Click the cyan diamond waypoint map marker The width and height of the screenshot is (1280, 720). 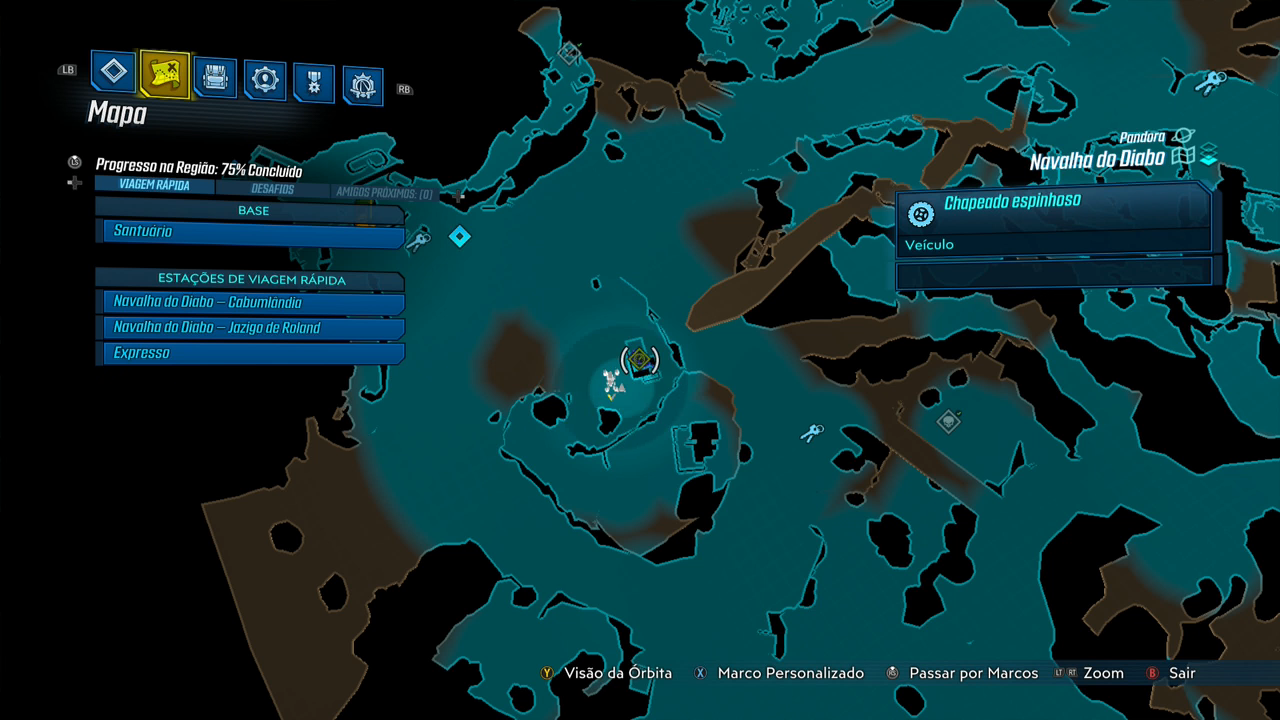tap(460, 237)
